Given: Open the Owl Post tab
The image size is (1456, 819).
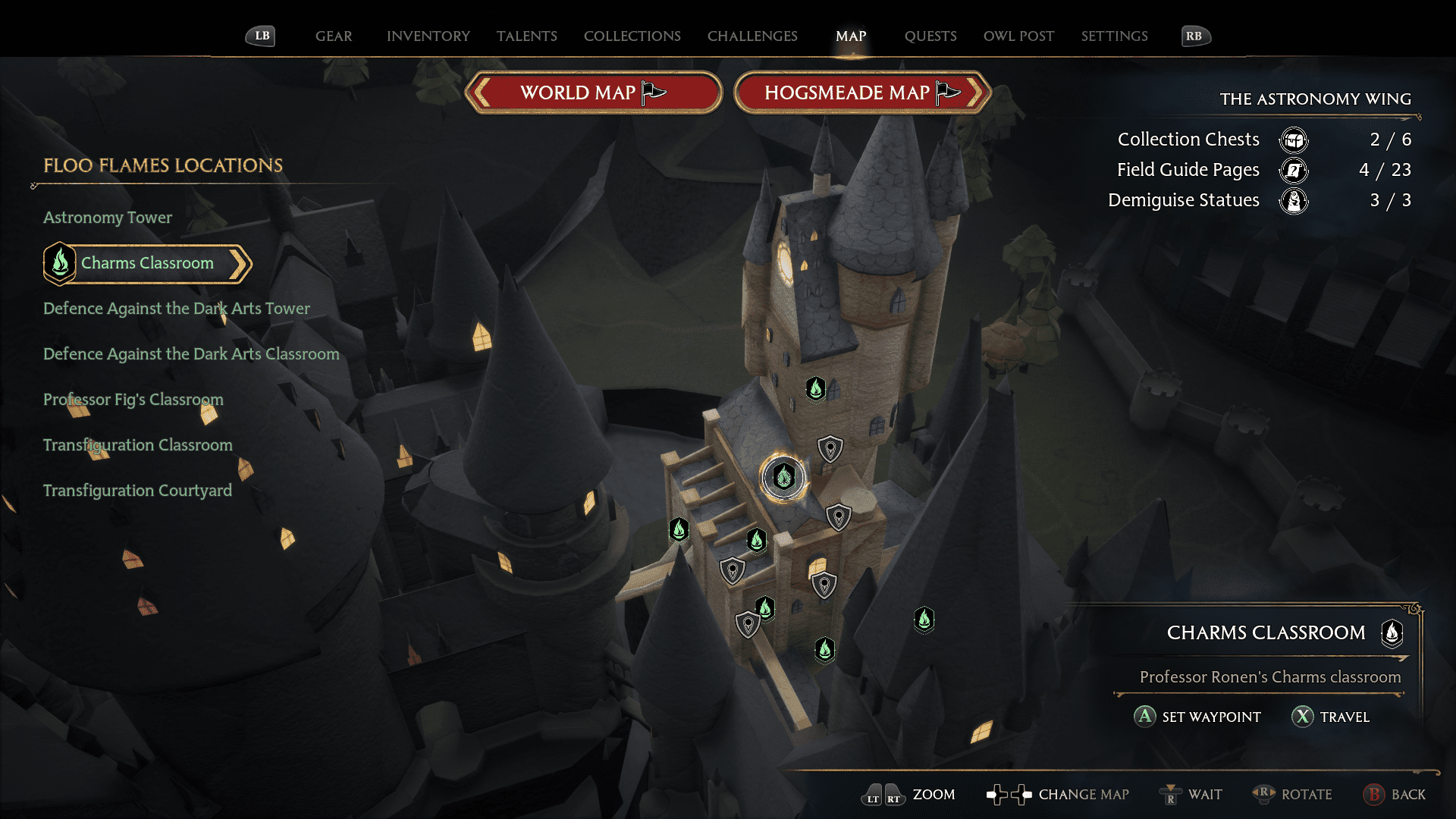Looking at the screenshot, I should 1018,36.
